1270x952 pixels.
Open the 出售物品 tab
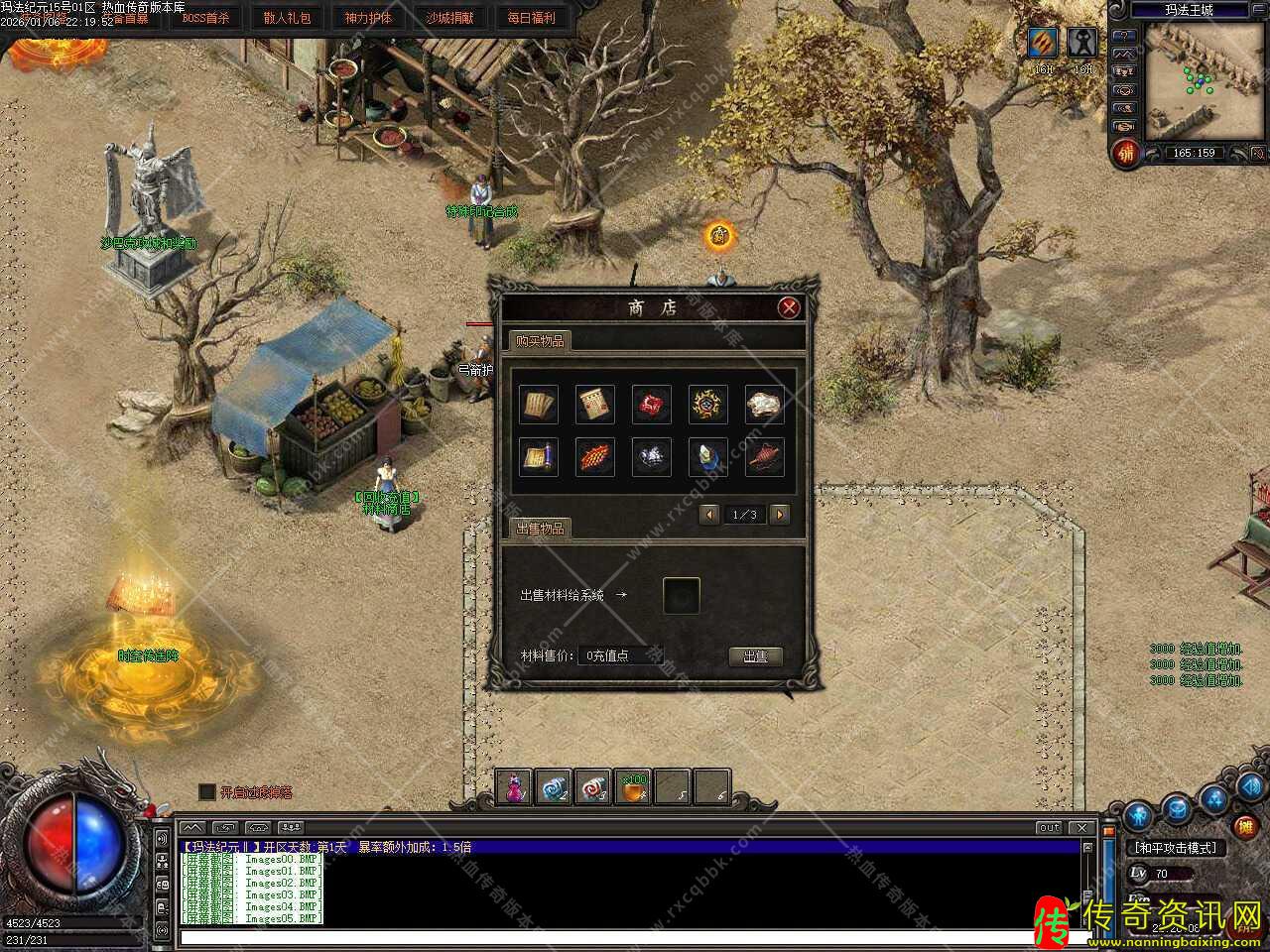click(x=540, y=529)
